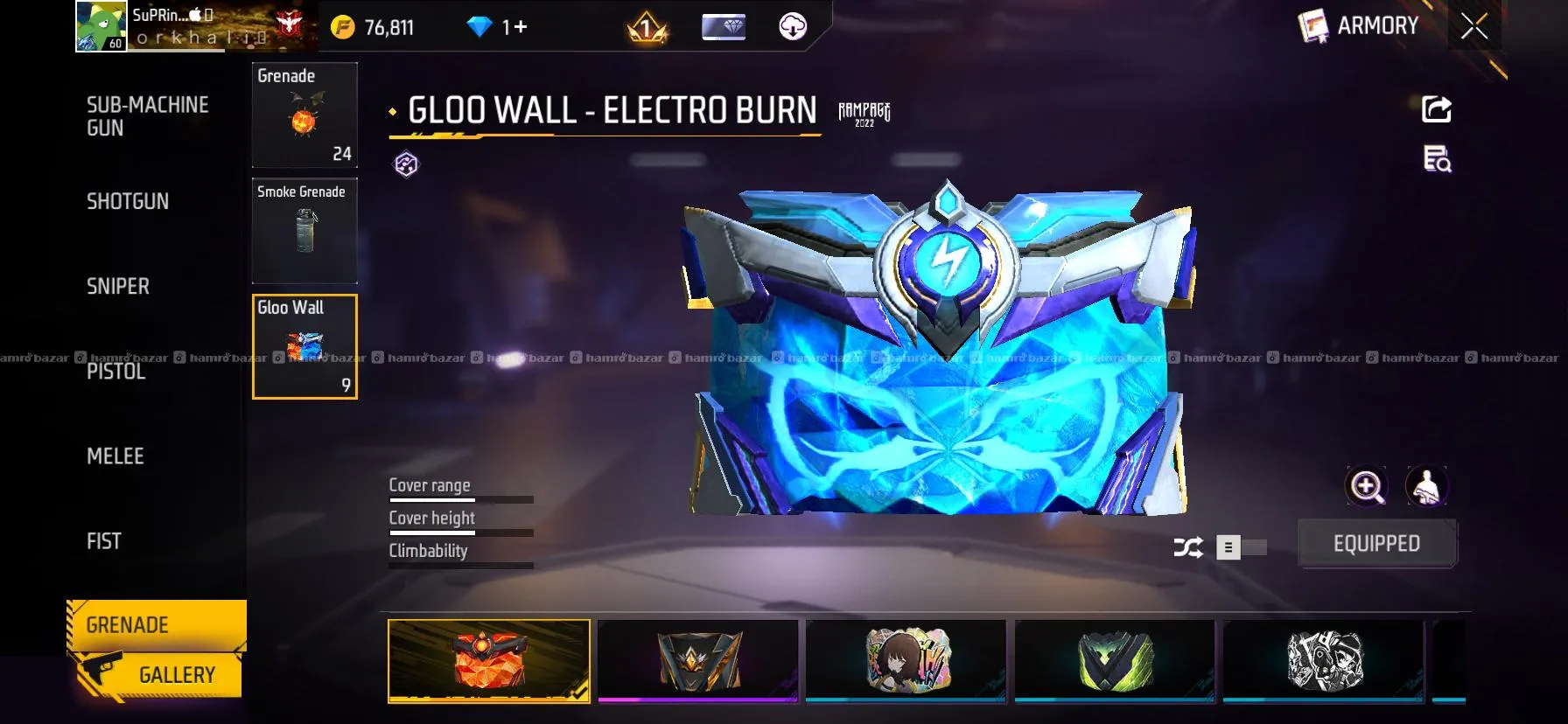Select the Grenade skin slot

click(304, 115)
